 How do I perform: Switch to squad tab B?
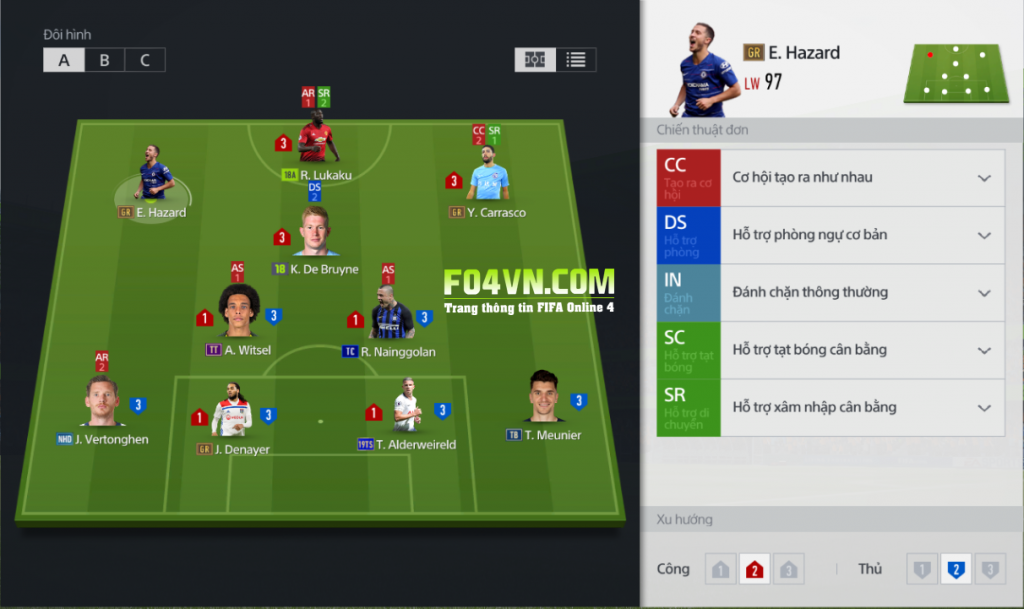pos(104,60)
